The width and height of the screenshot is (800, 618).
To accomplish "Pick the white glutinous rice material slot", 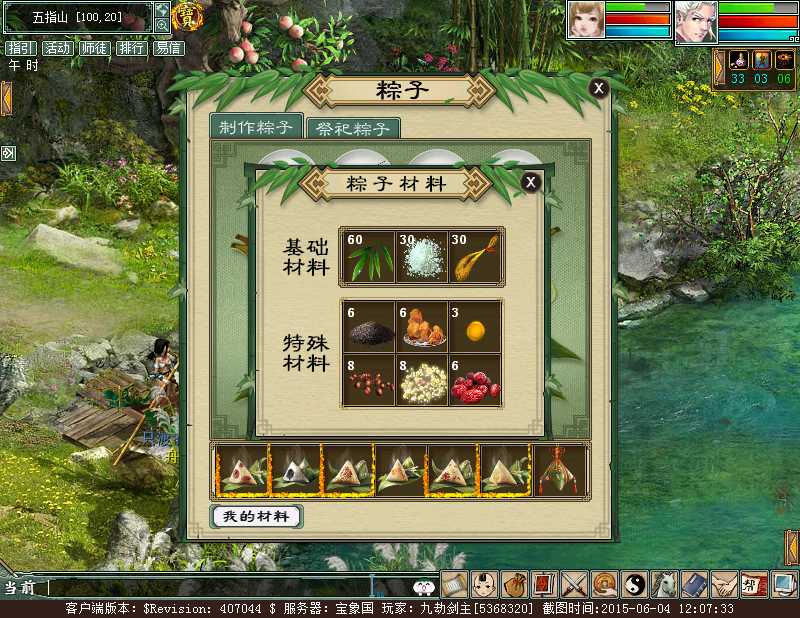I will 421,257.
